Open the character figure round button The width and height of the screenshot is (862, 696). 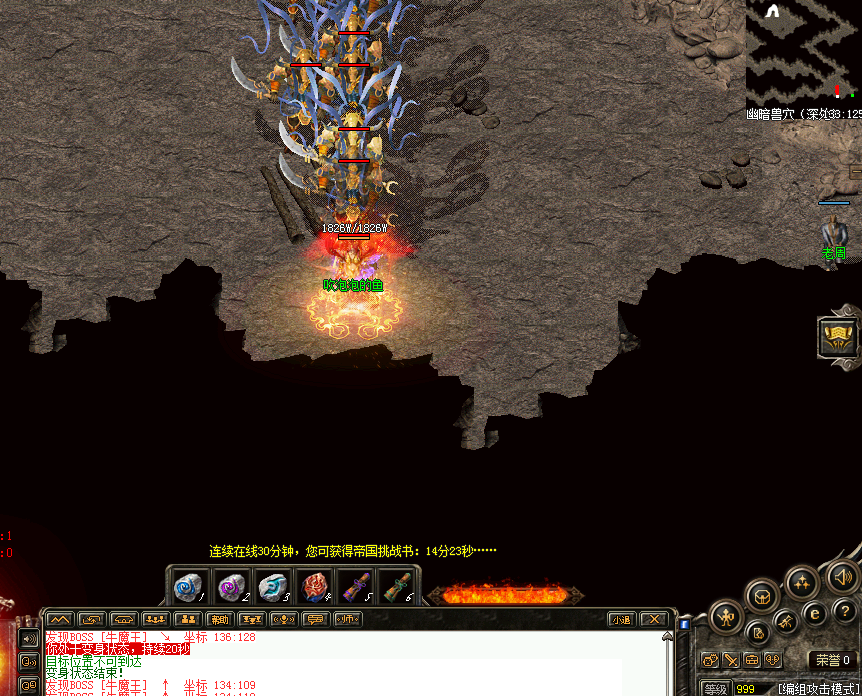coord(727,616)
